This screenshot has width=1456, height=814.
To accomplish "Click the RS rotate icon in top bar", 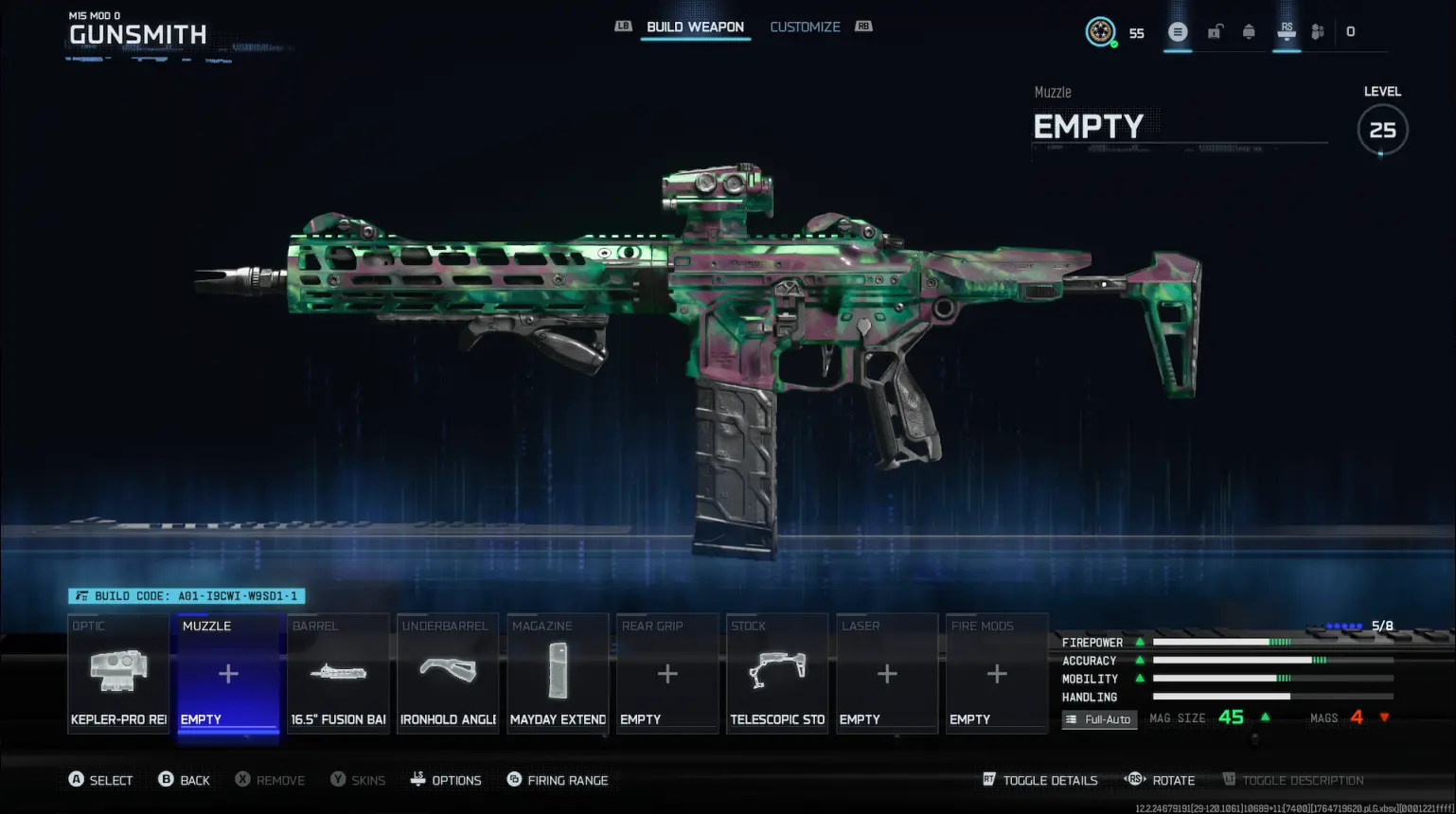I will 1287,31.
